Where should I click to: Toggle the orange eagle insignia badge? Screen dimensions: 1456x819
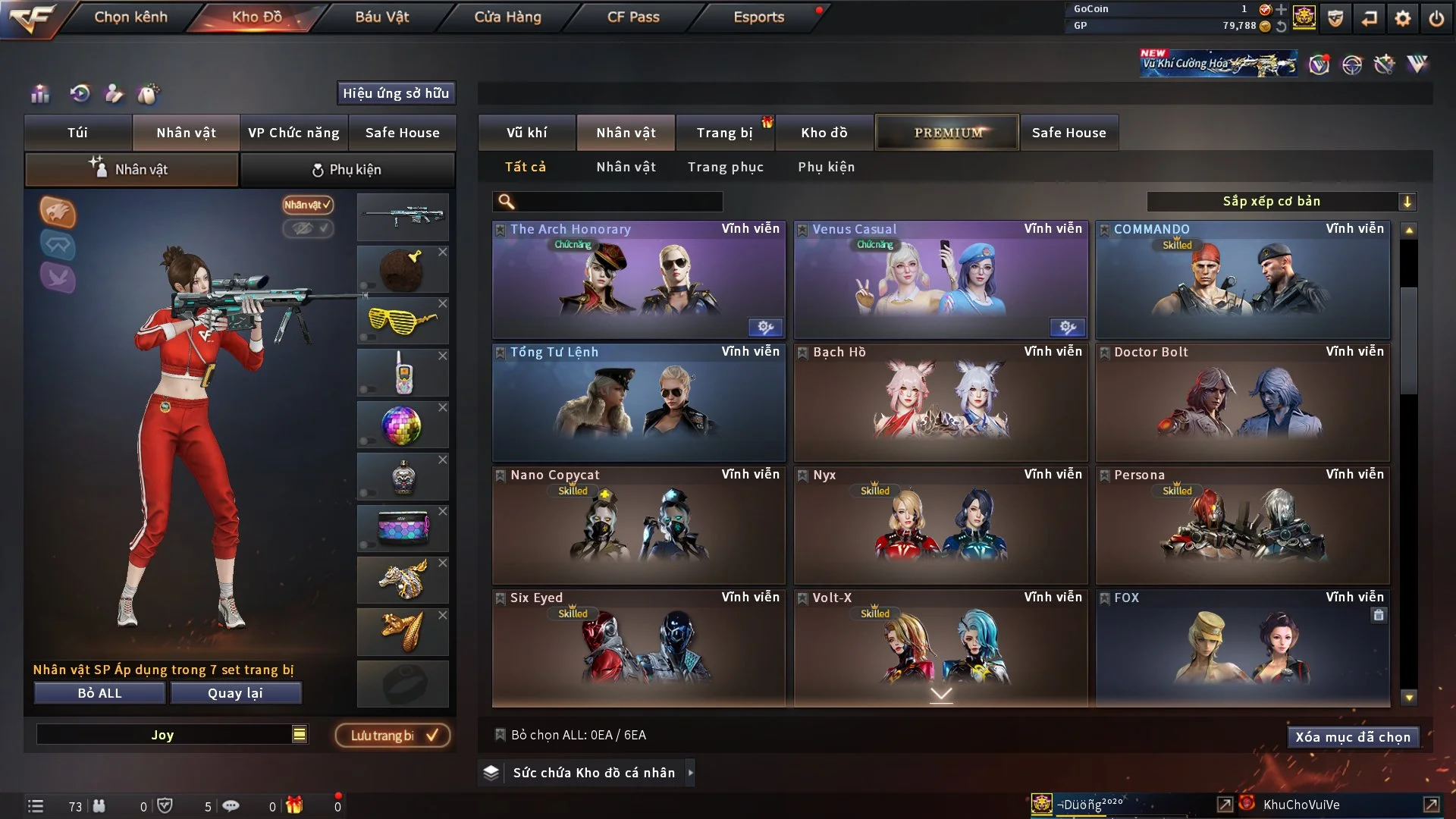coord(58,213)
